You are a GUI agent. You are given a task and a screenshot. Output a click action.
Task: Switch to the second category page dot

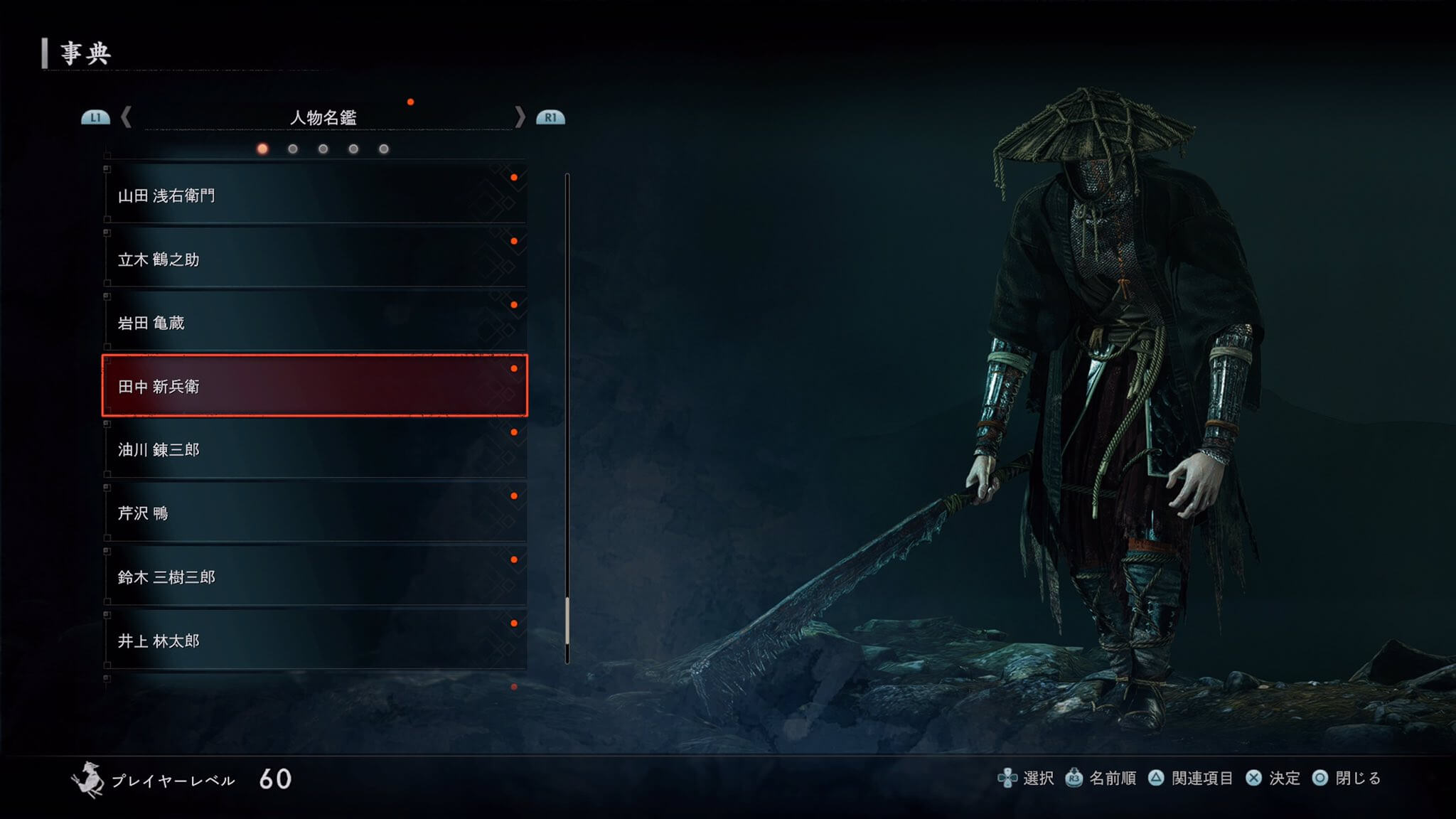coord(293,149)
